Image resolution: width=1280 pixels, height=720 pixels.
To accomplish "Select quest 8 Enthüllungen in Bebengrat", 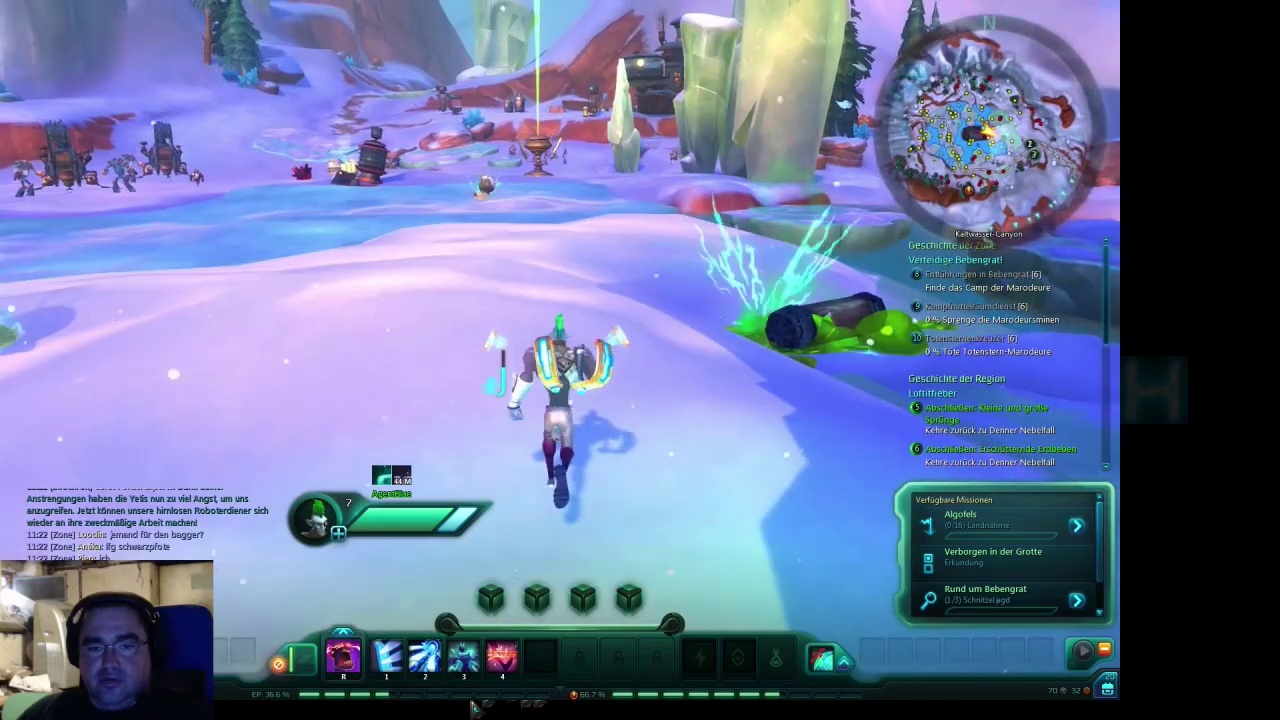I will (982, 274).
